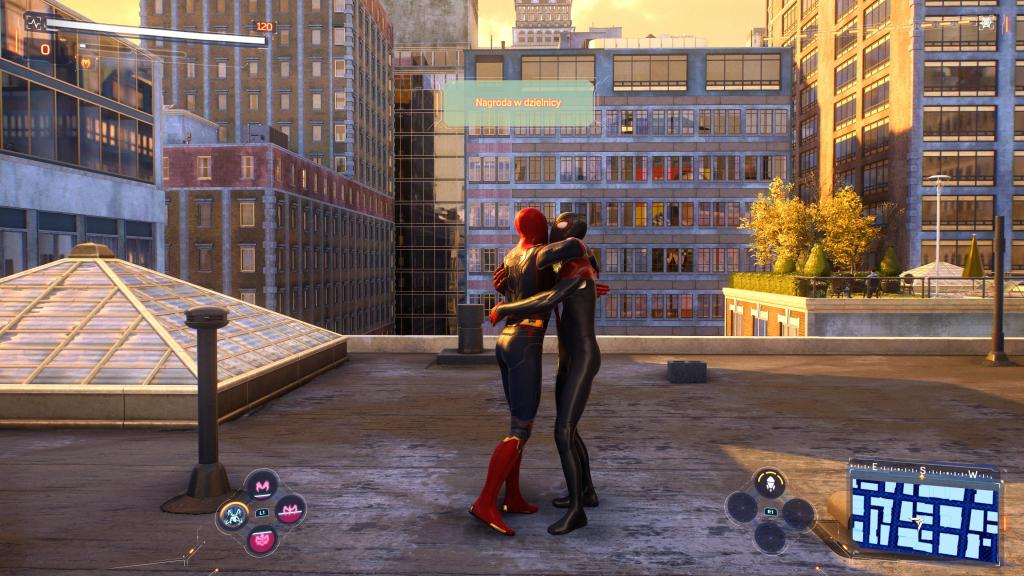Activate the venom ability with orange ring

pyautogui.click(x=234, y=516)
